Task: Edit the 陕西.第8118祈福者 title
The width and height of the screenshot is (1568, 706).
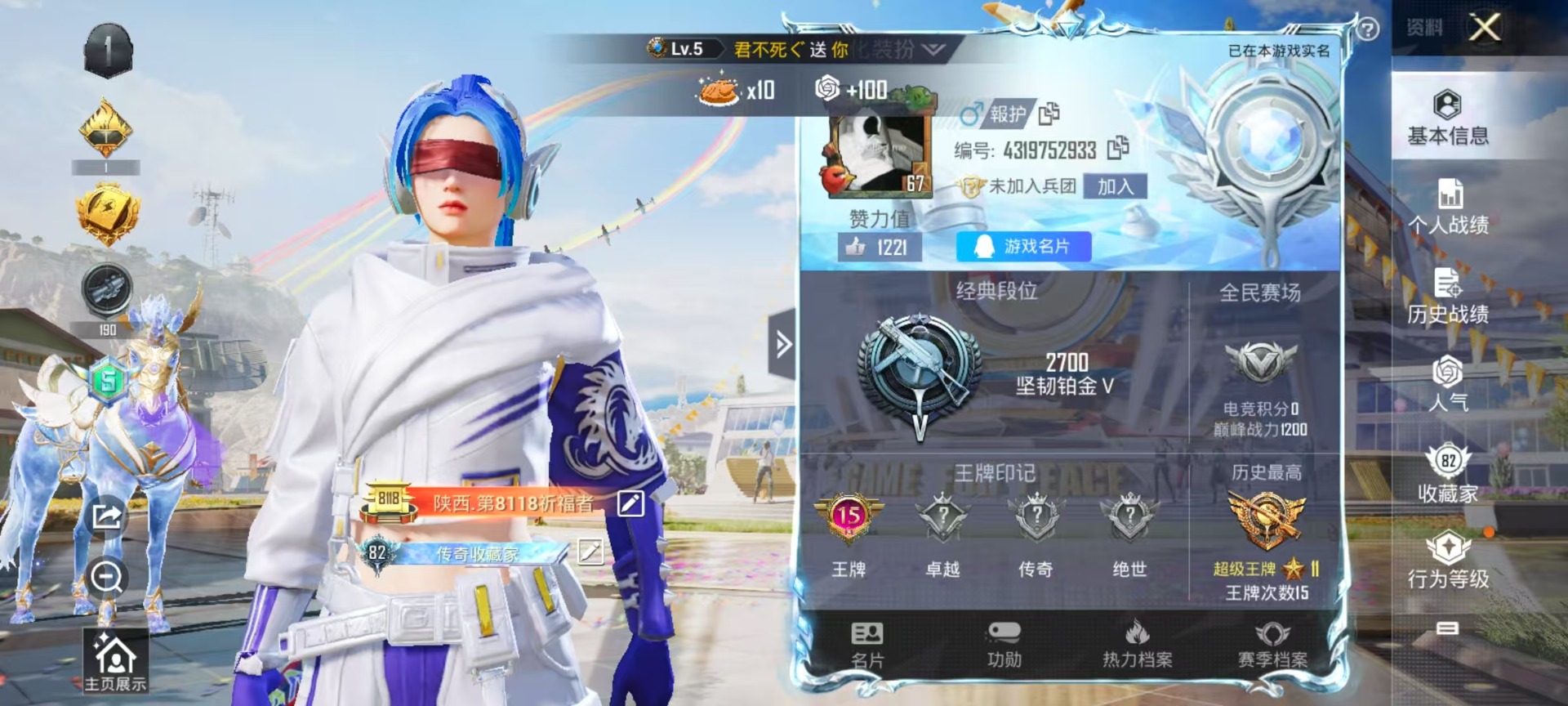Action: 630,503
